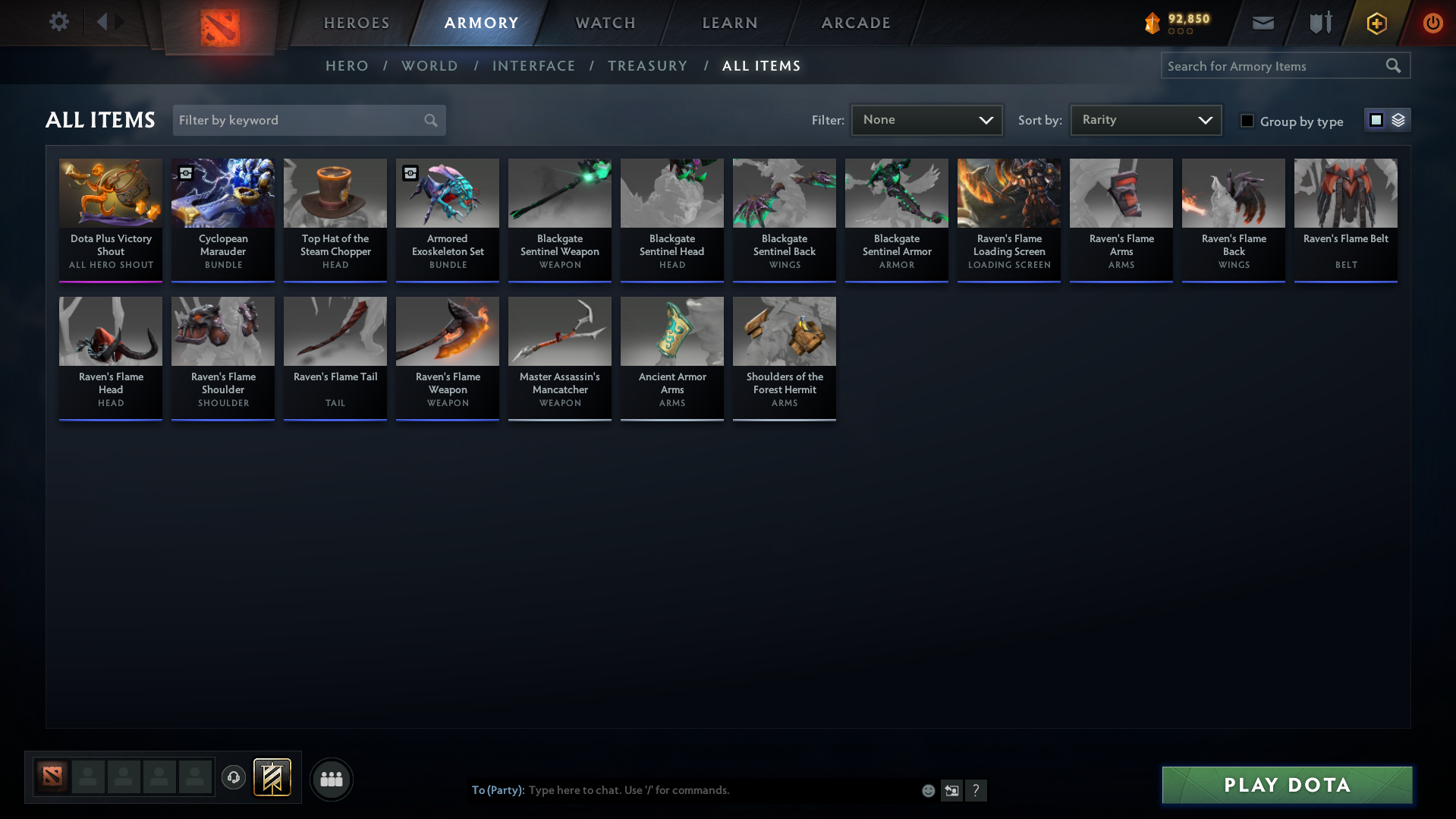Click the chat help question mark
Viewport: 1456px width, 819px height.
click(x=976, y=790)
